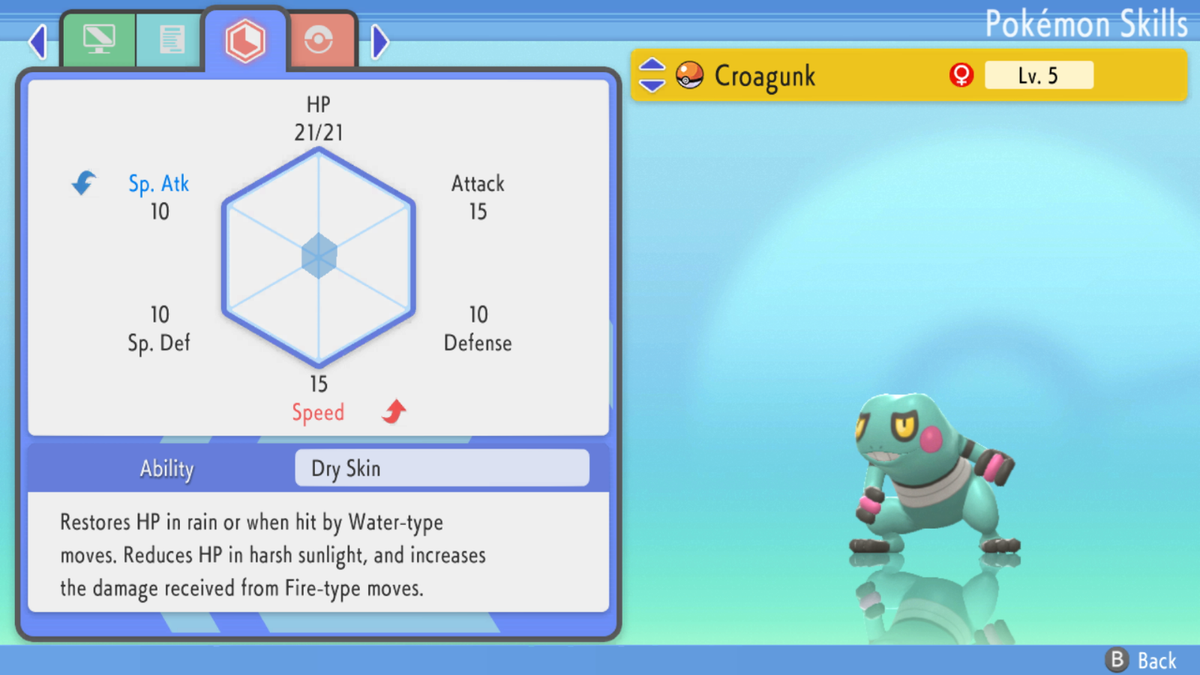Switch to the green monitor summary tab
This screenshot has width=1200, height=675.
coord(99,40)
